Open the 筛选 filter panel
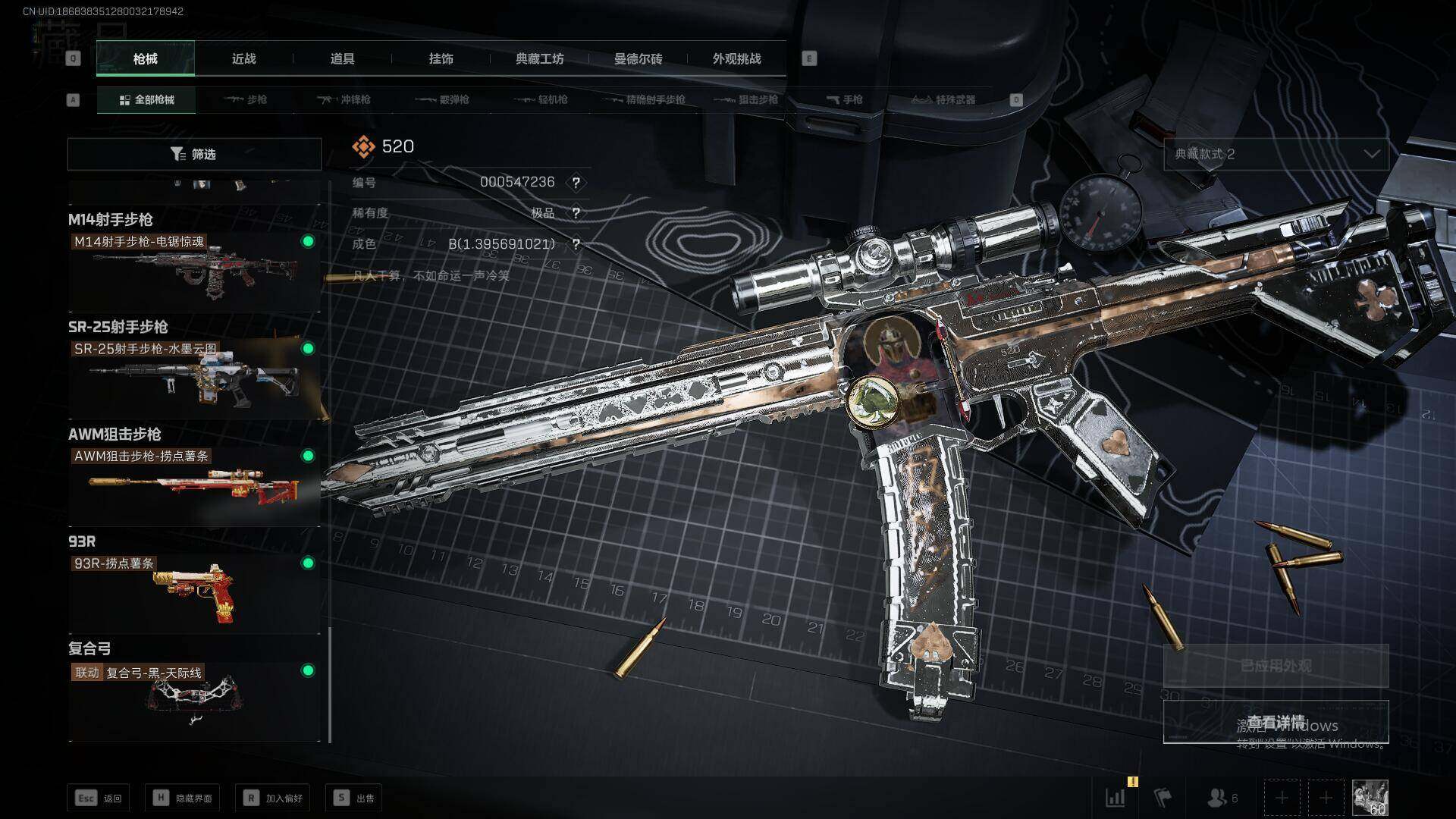1456x819 pixels. pyautogui.click(x=194, y=155)
